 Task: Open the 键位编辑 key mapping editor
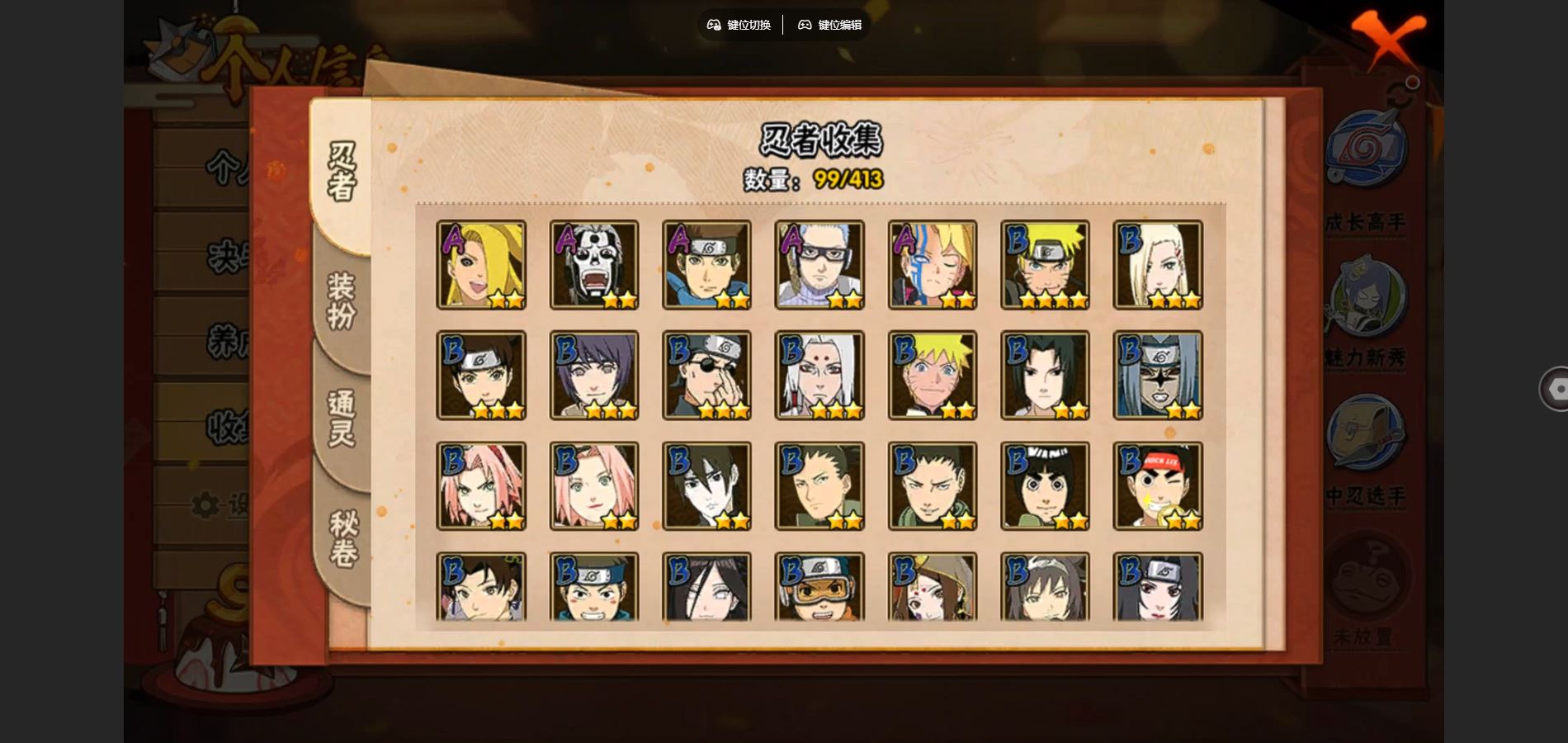(830, 25)
